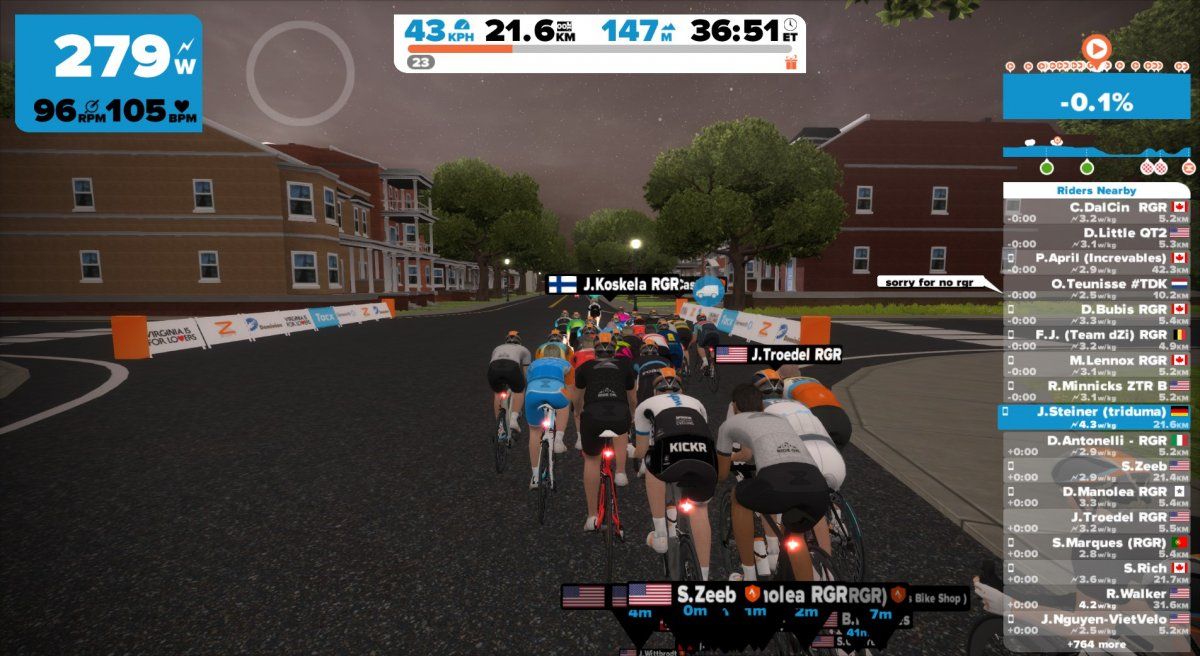Expand the "+764 more" riders entry

click(x=1096, y=644)
